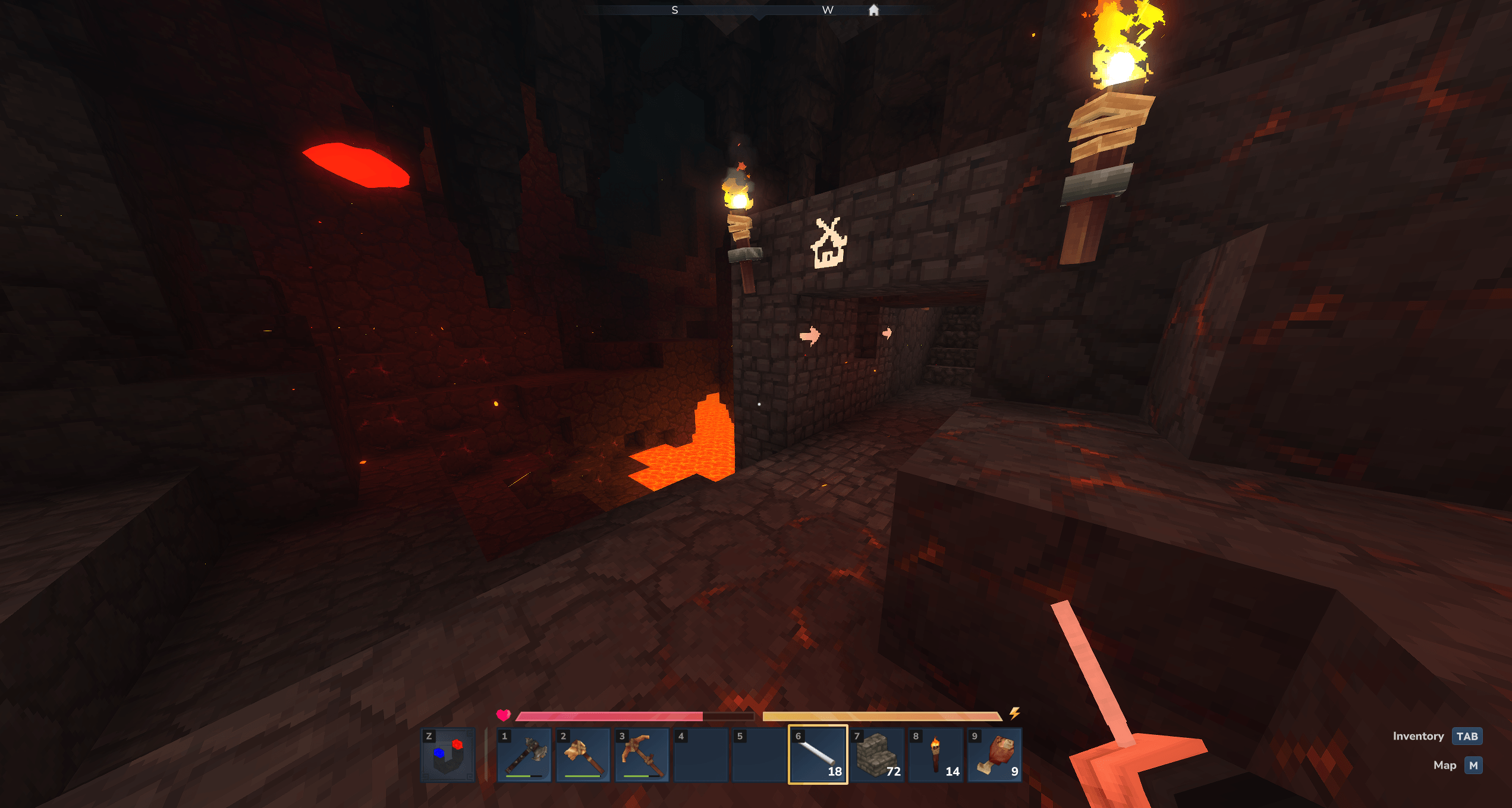Select the white stick stack of 18

pos(818,755)
